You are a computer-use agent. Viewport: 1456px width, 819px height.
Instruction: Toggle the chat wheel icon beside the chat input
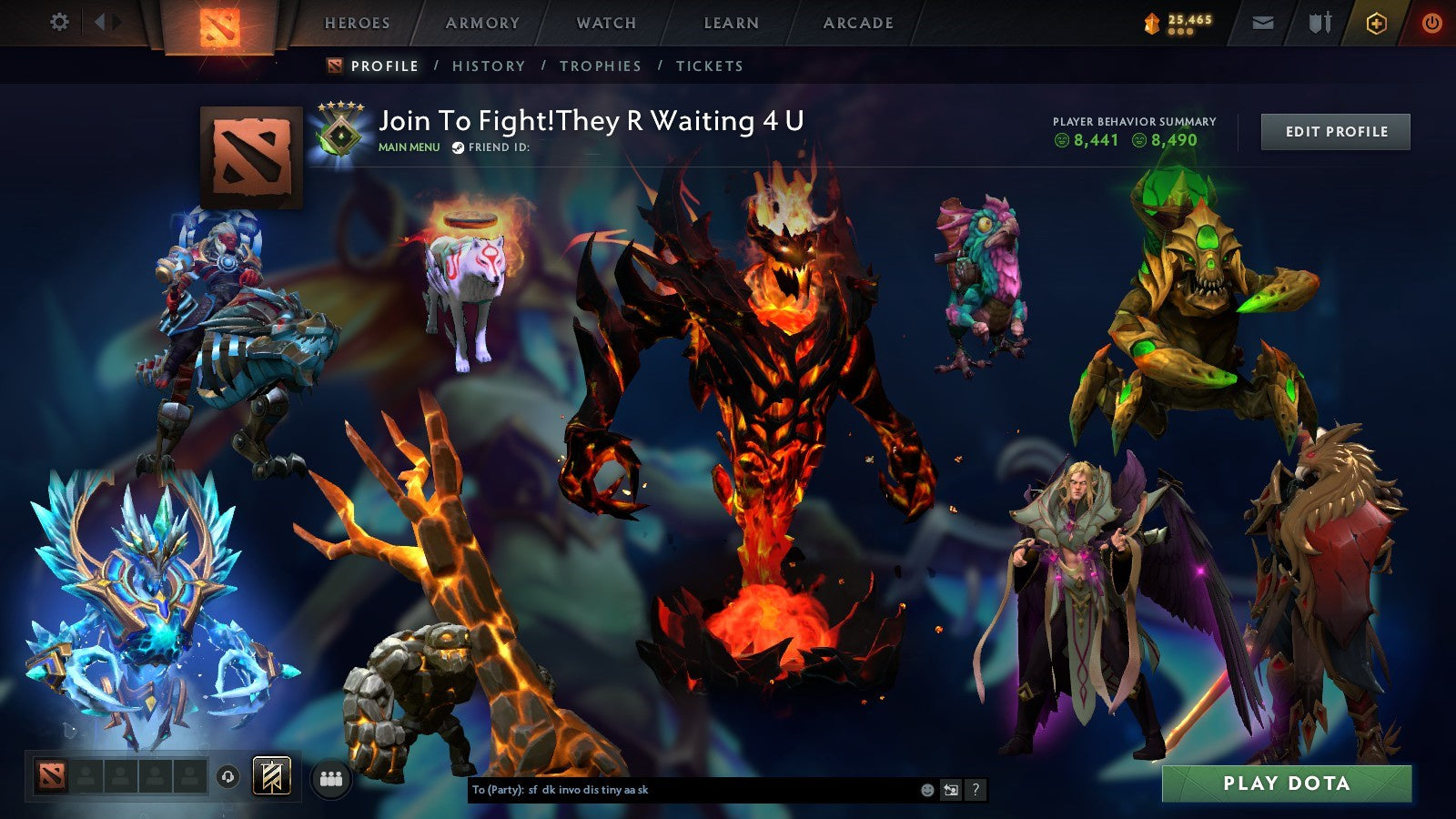(952, 789)
